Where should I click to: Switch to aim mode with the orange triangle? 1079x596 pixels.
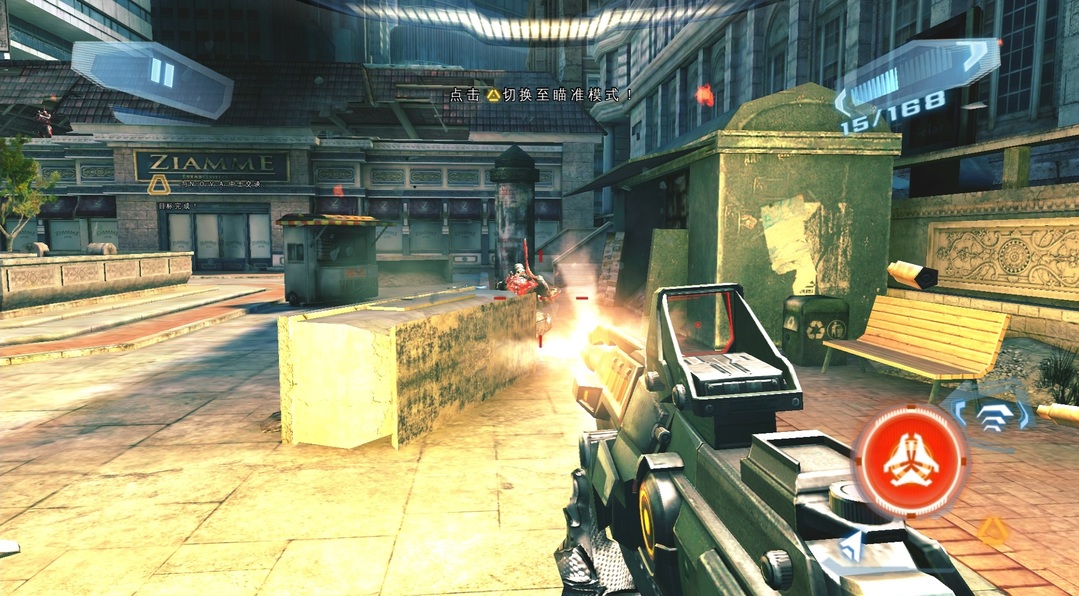tap(991, 530)
